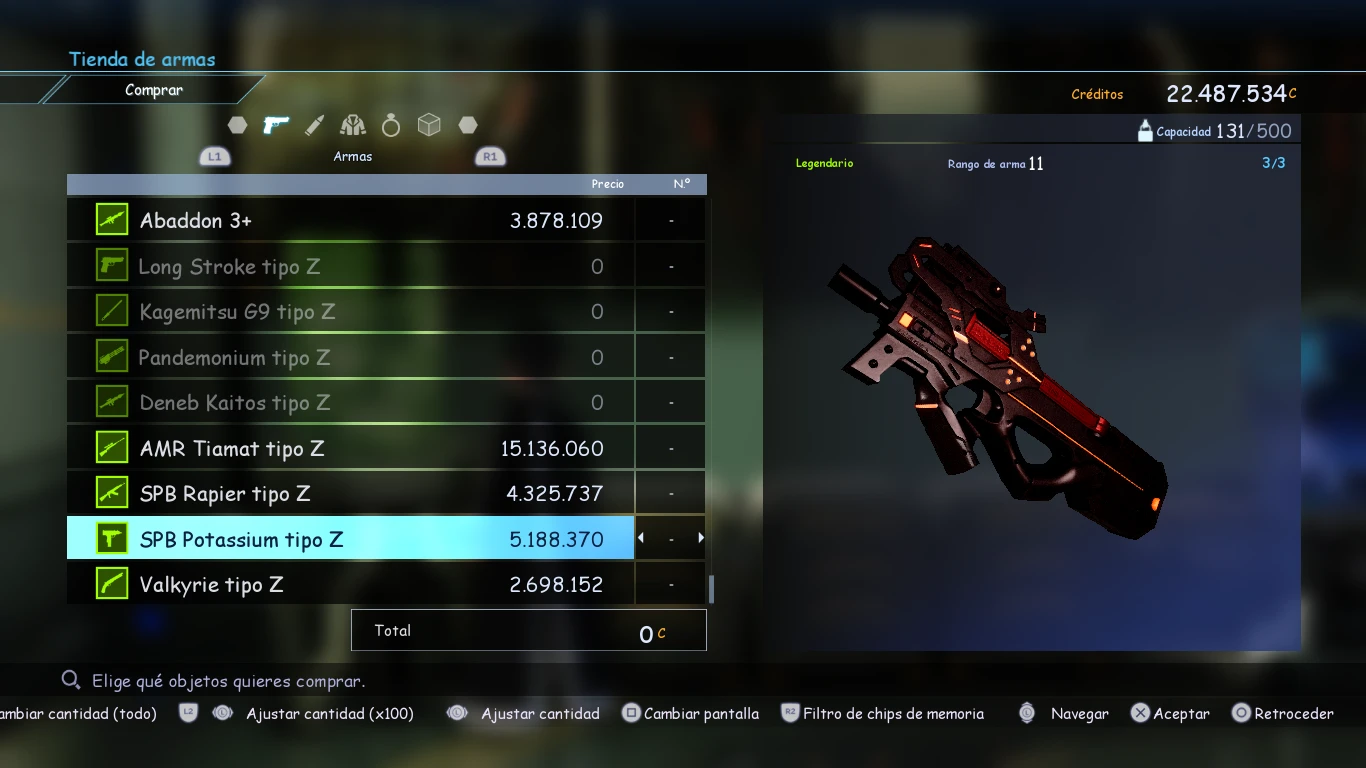Pick the Pandemonium tipo Z item
1366x768 pixels.
coord(350,357)
